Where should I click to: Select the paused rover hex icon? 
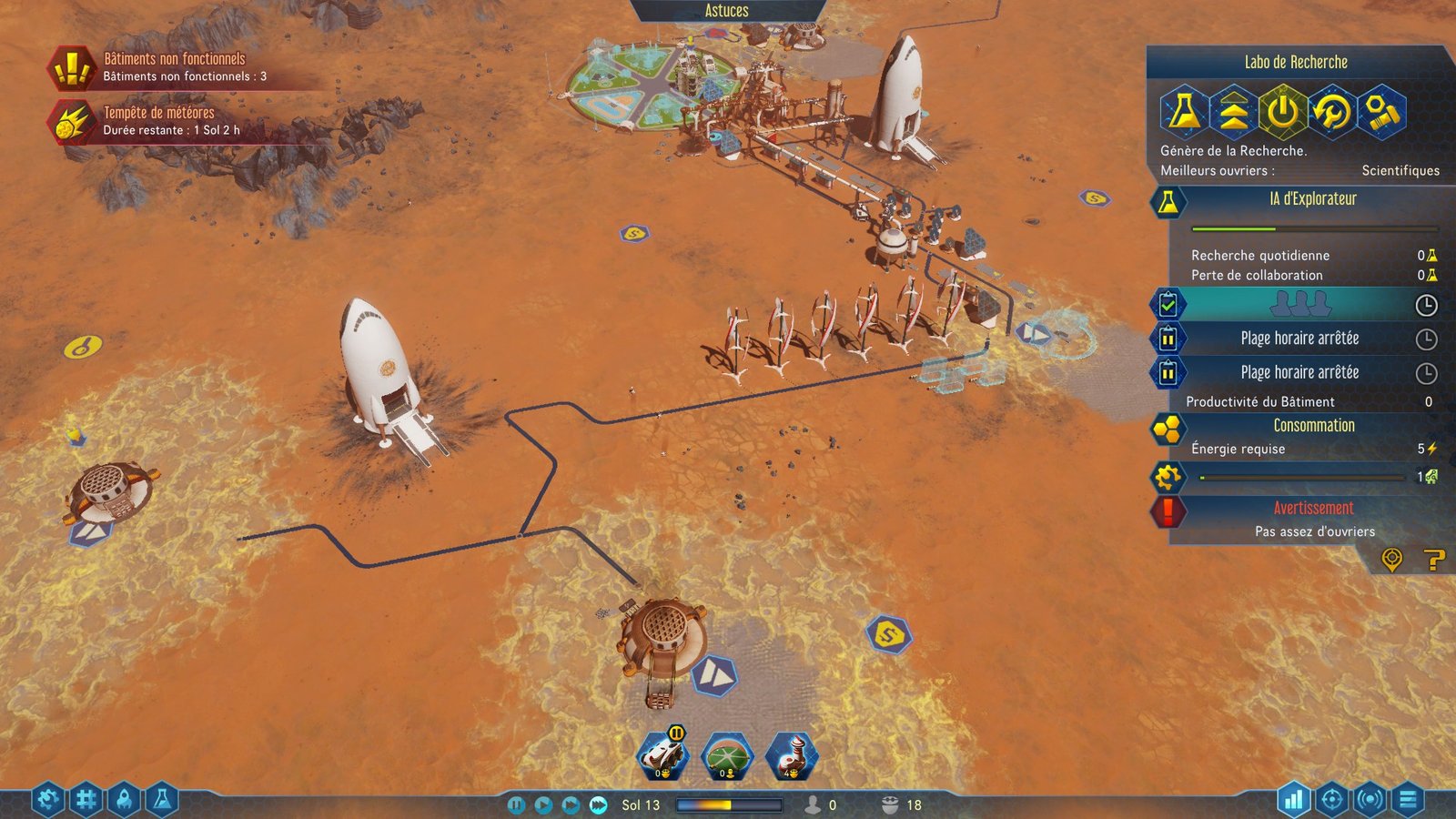pyautogui.click(x=663, y=755)
